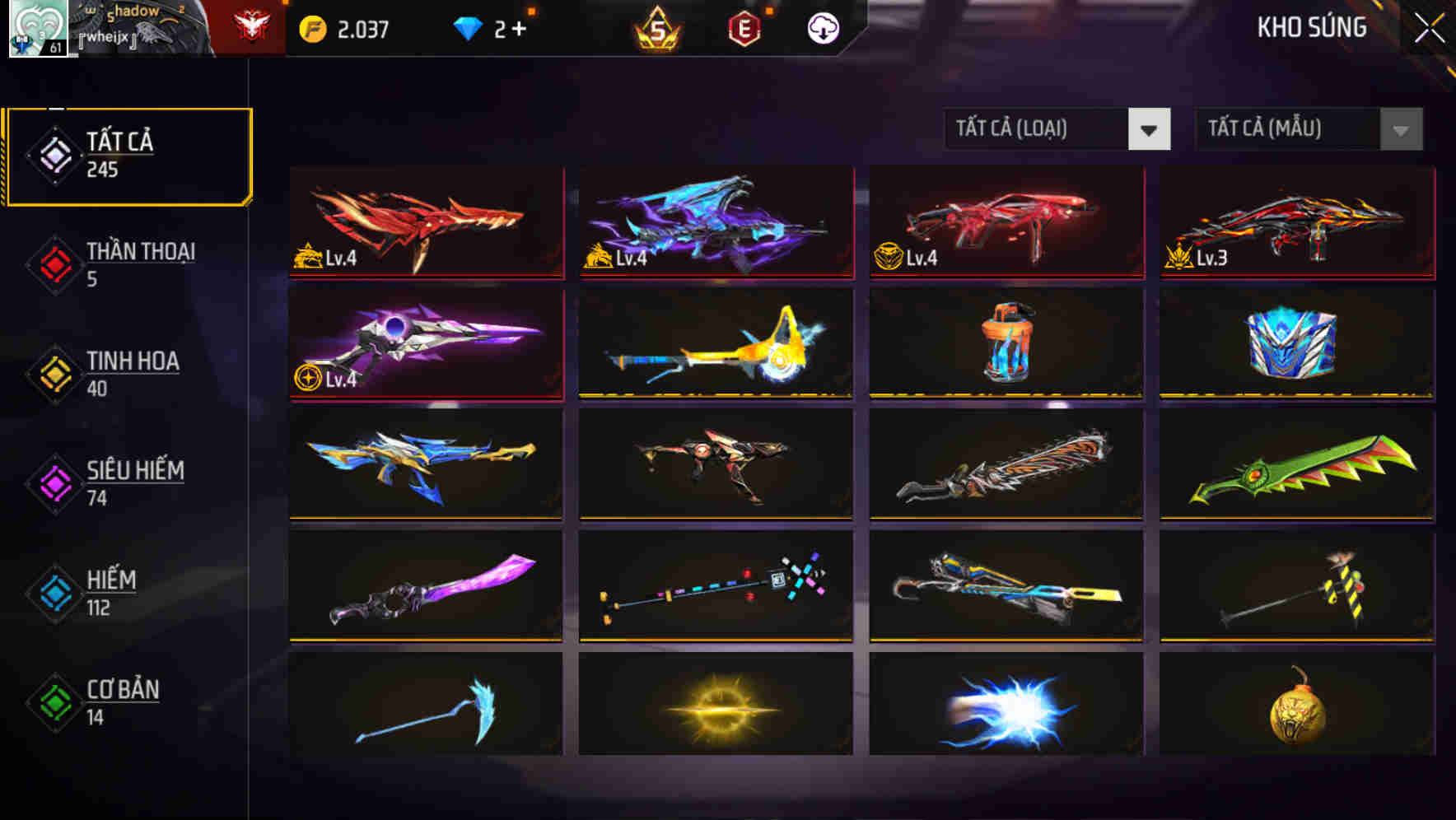Switch to the THẦN THOẠI category

tap(138, 265)
